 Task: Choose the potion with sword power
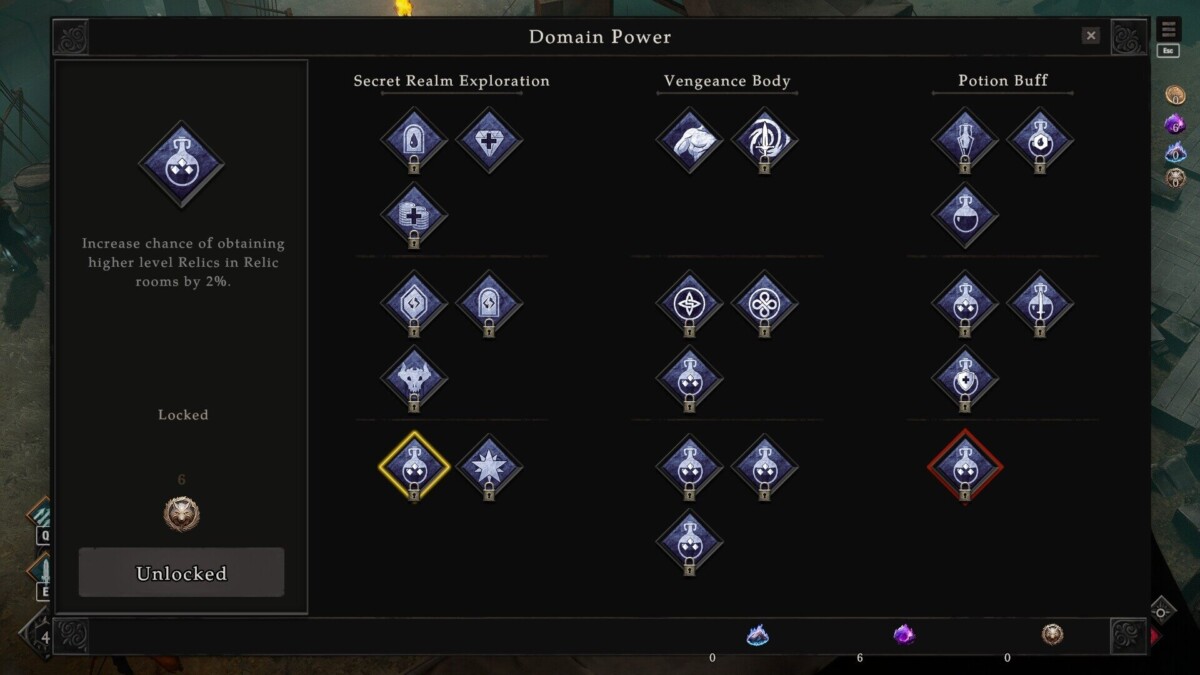pos(1040,303)
